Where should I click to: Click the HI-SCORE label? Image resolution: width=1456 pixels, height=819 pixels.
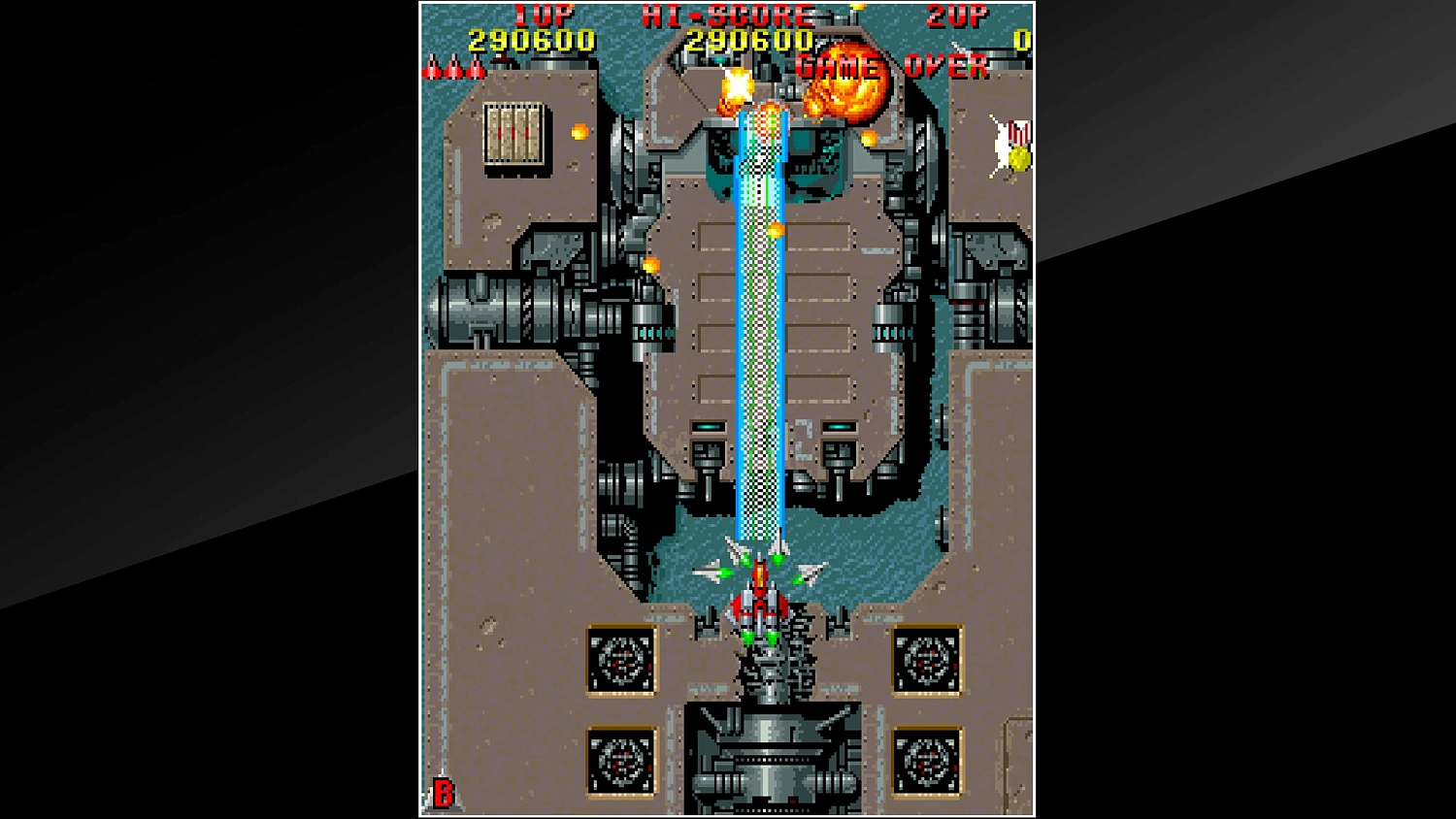pos(723,16)
